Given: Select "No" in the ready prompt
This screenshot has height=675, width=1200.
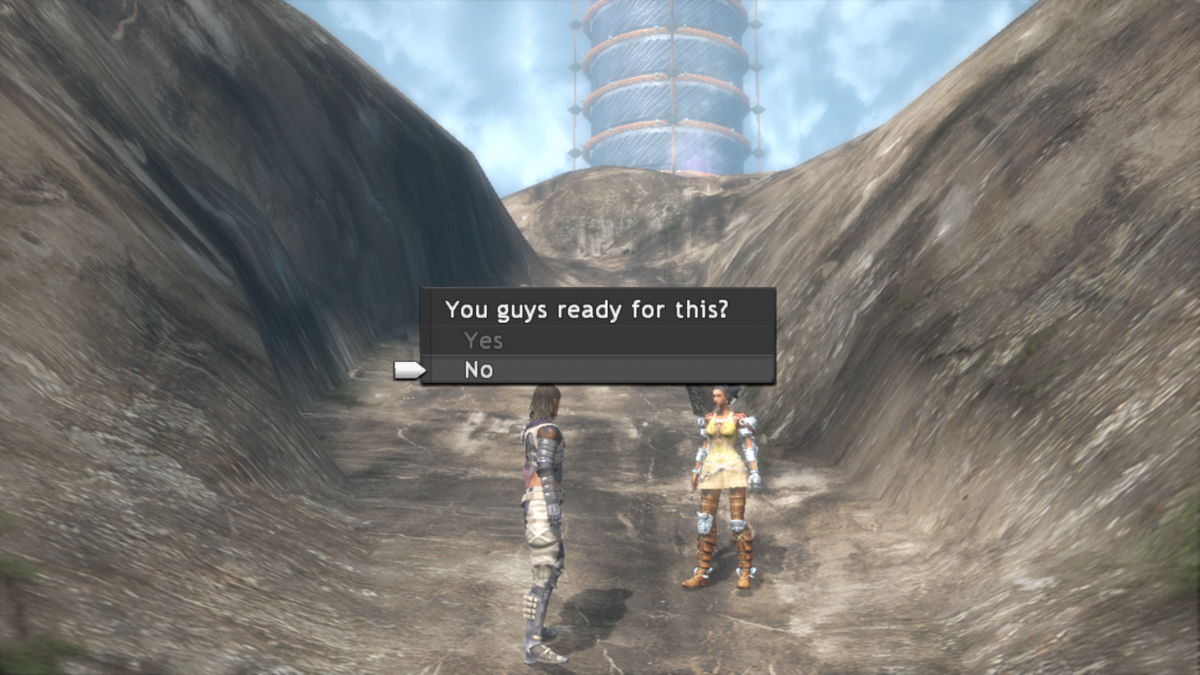Looking at the screenshot, I should click(479, 370).
